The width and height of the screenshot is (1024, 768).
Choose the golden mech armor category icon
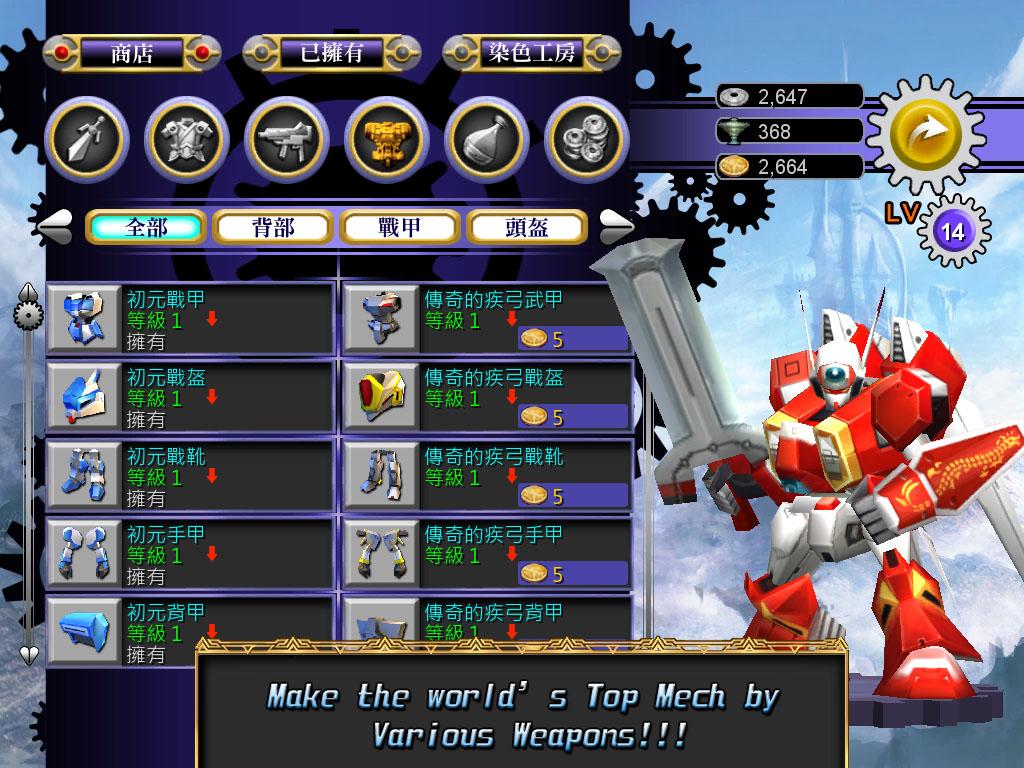tap(386, 138)
